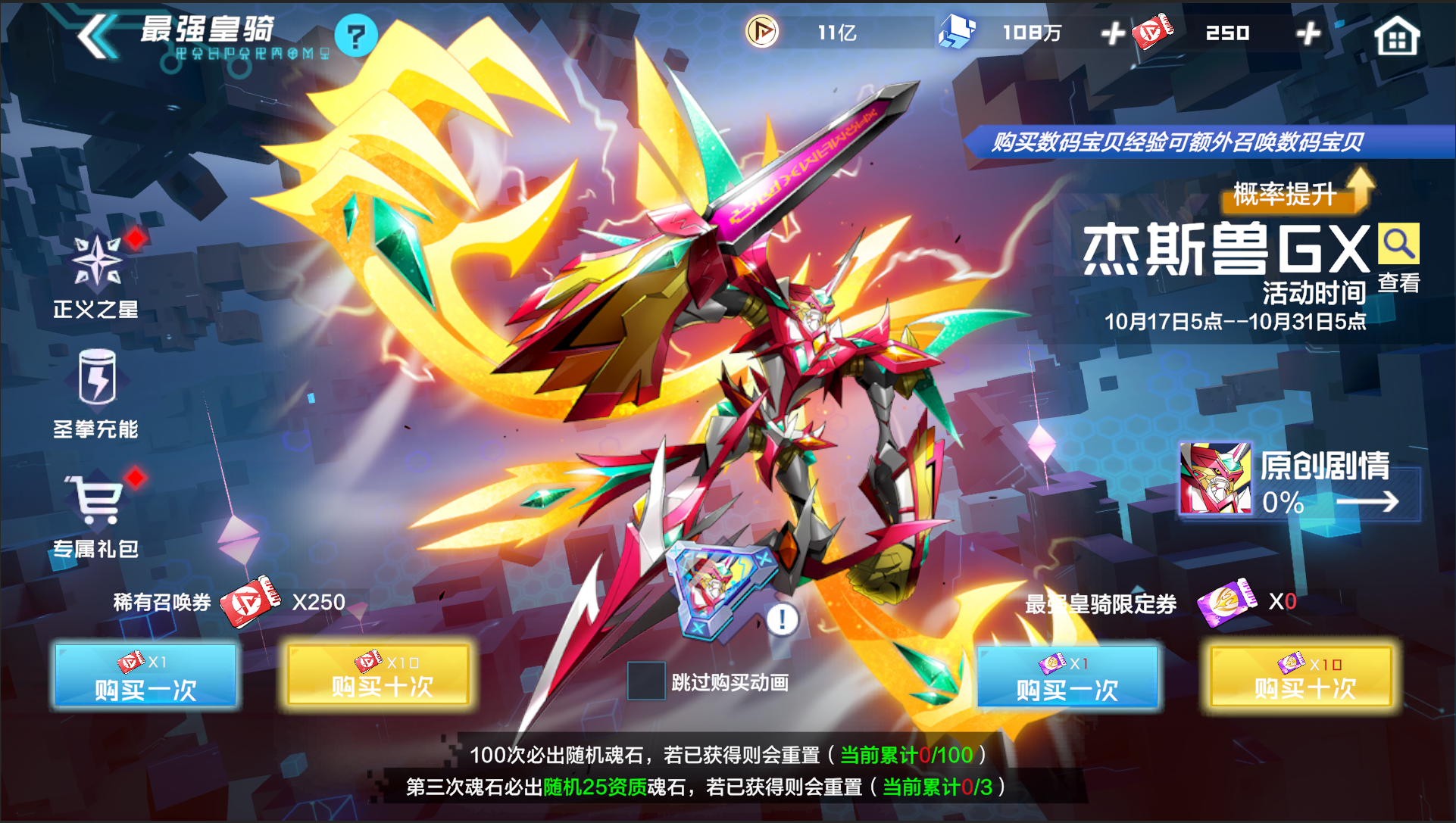Enable 跳过购买动画 checkbox
Screen dimensions: 1456x823
645,681
